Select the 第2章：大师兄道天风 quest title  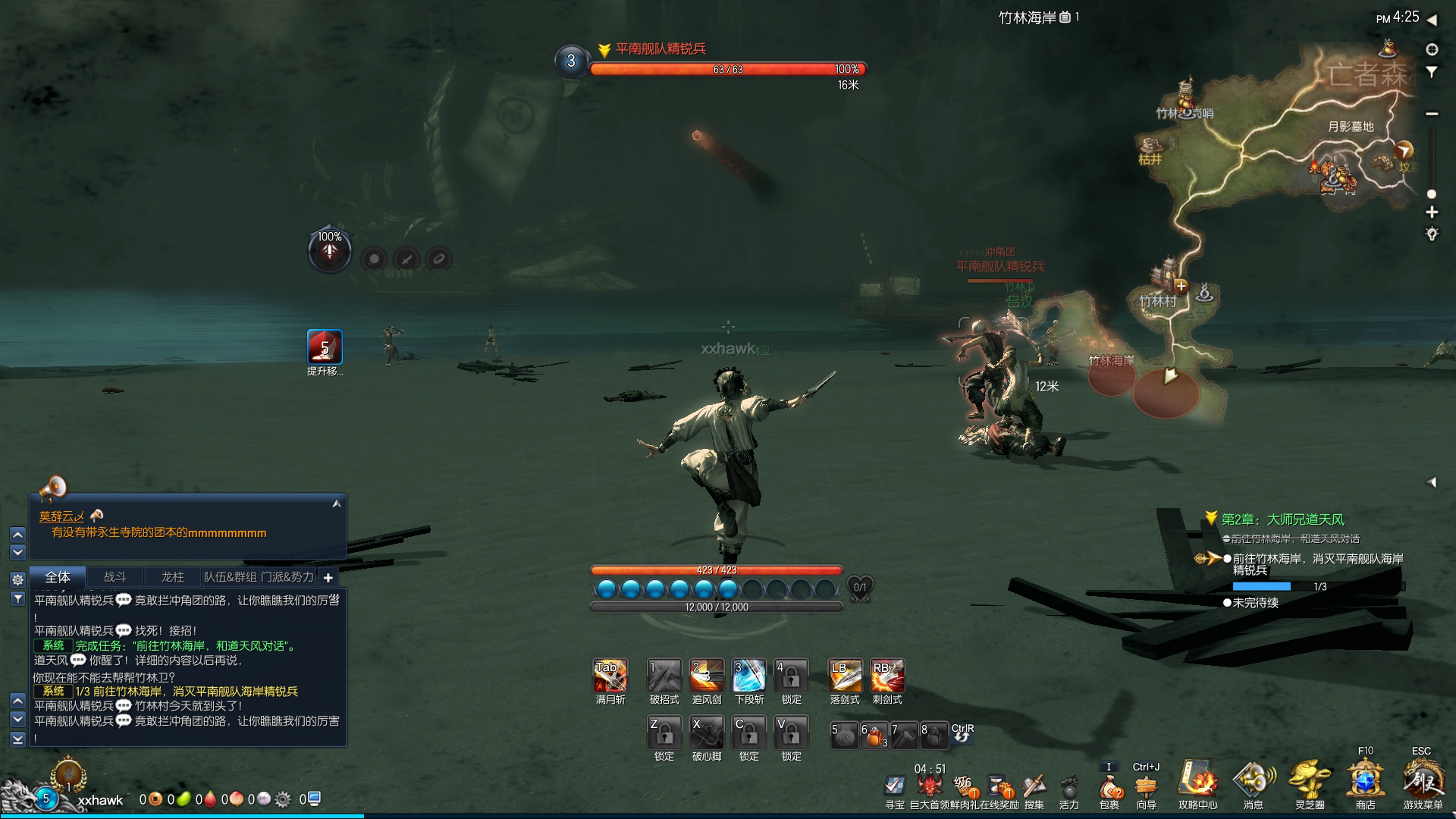(1282, 519)
